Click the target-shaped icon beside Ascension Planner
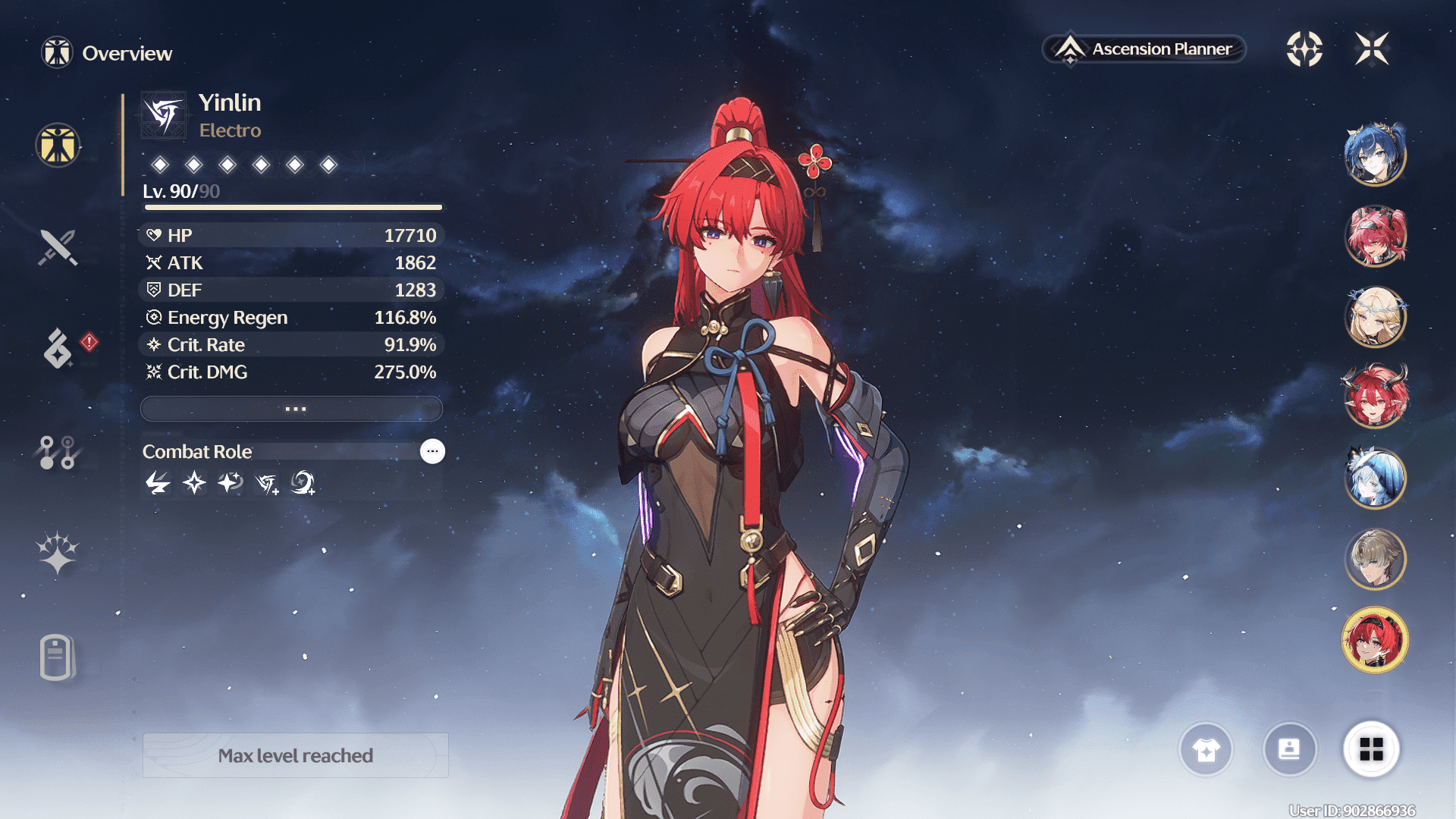This screenshot has width=1456, height=819. tap(1304, 49)
